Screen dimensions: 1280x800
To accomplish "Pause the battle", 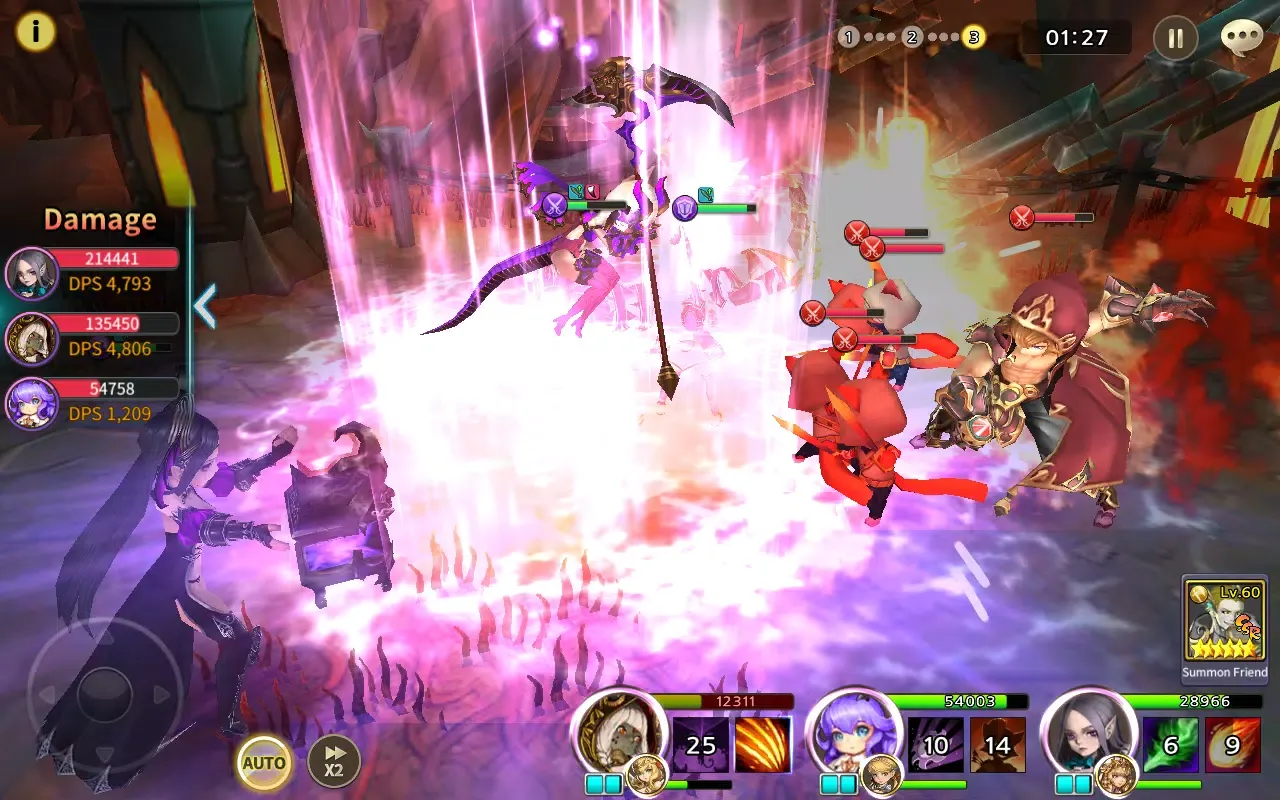I will click(x=1176, y=38).
